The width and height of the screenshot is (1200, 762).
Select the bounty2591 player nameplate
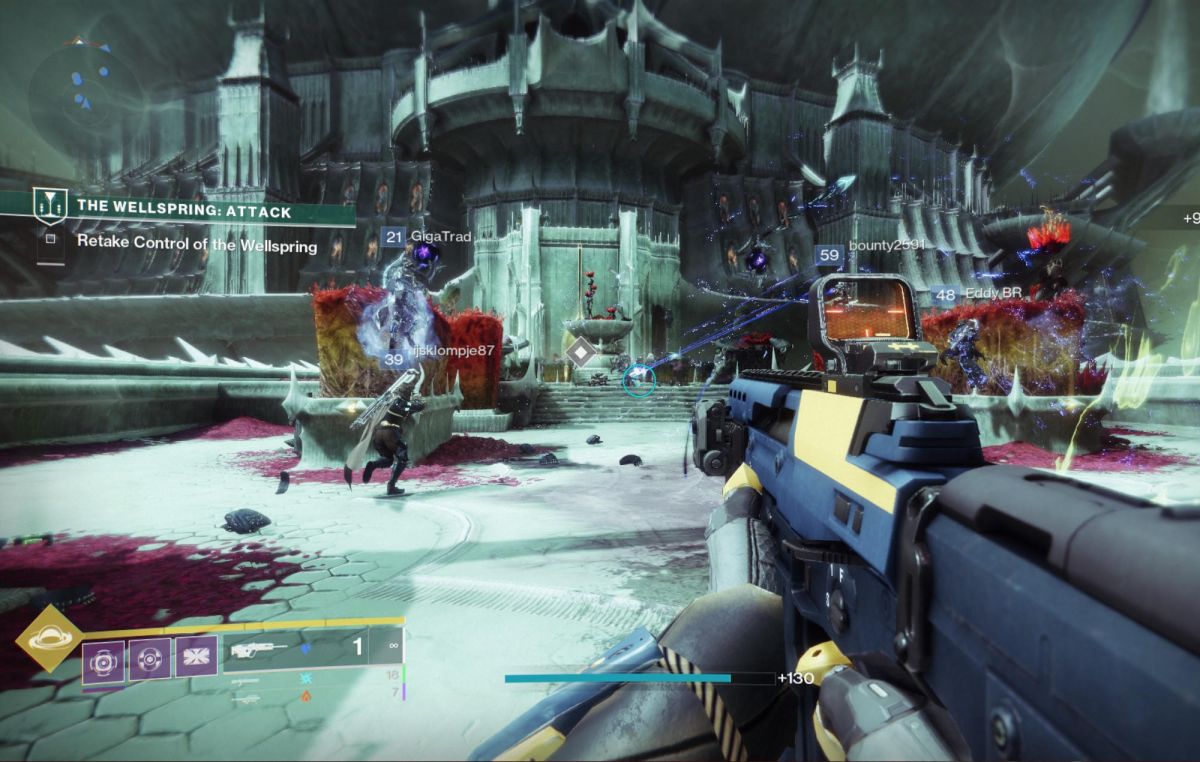click(871, 246)
